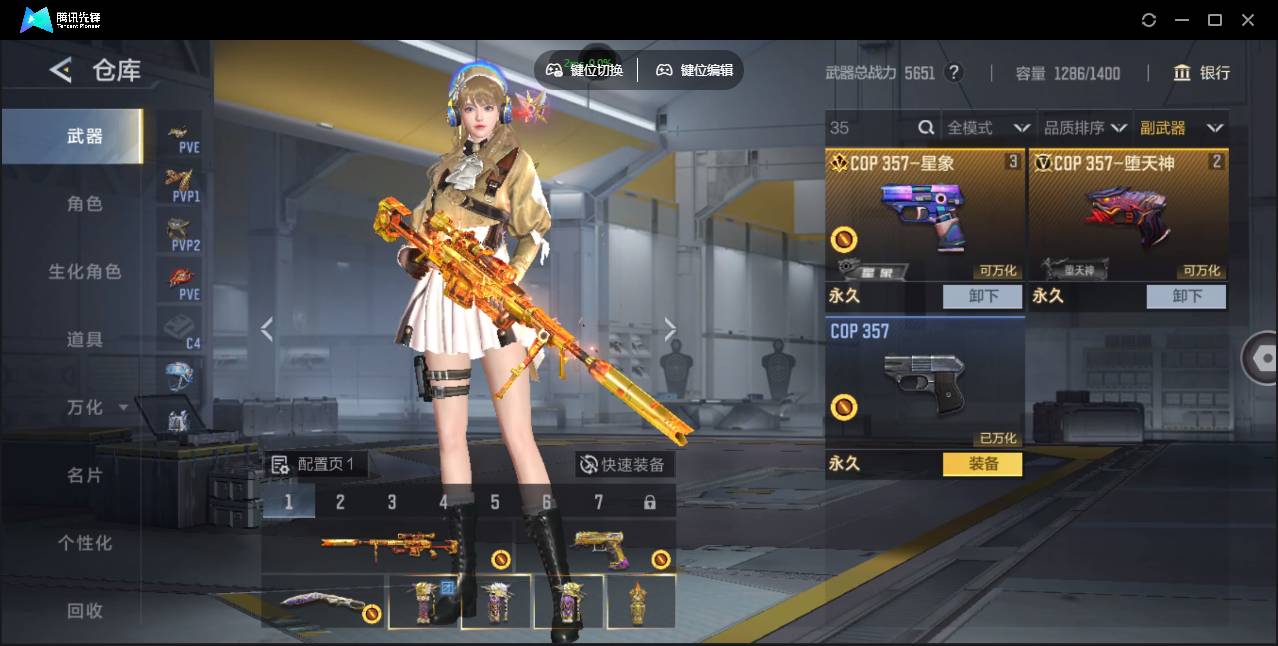Unequip the COP 357-堕天神 pistol
The width and height of the screenshot is (1278, 646).
[x=1186, y=296]
